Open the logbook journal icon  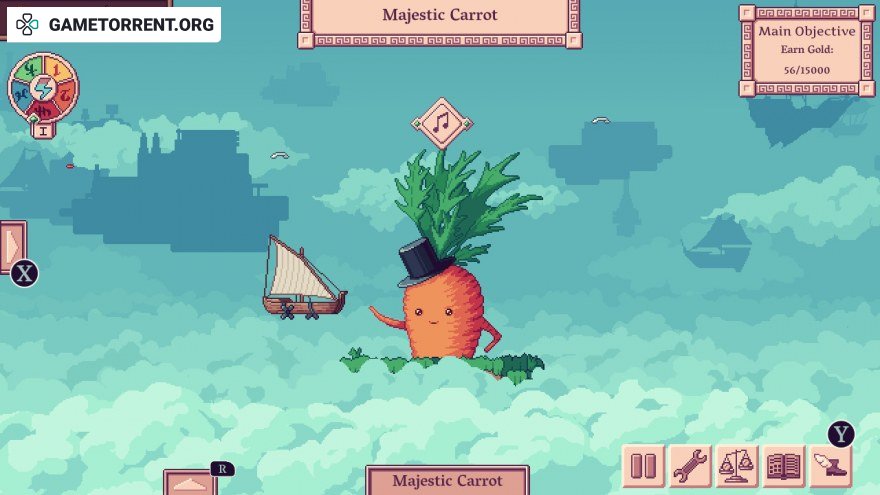784,466
